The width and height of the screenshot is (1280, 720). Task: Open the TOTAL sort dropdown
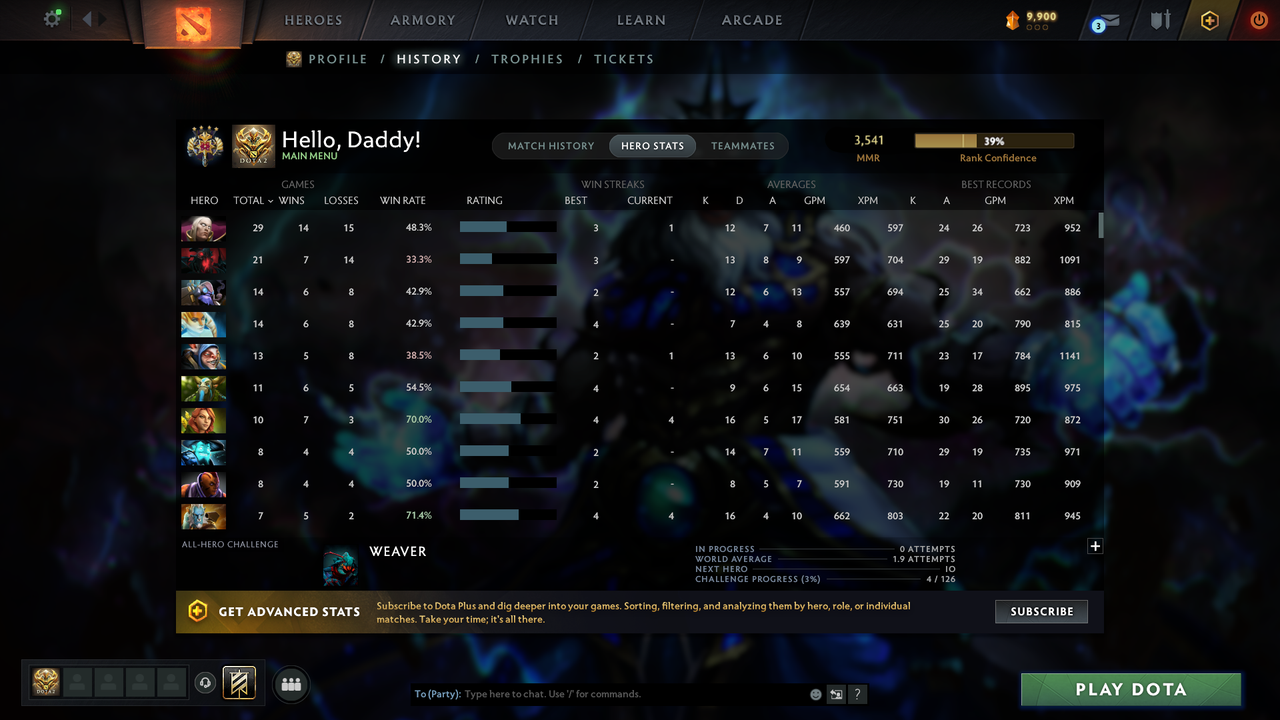[253, 200]
